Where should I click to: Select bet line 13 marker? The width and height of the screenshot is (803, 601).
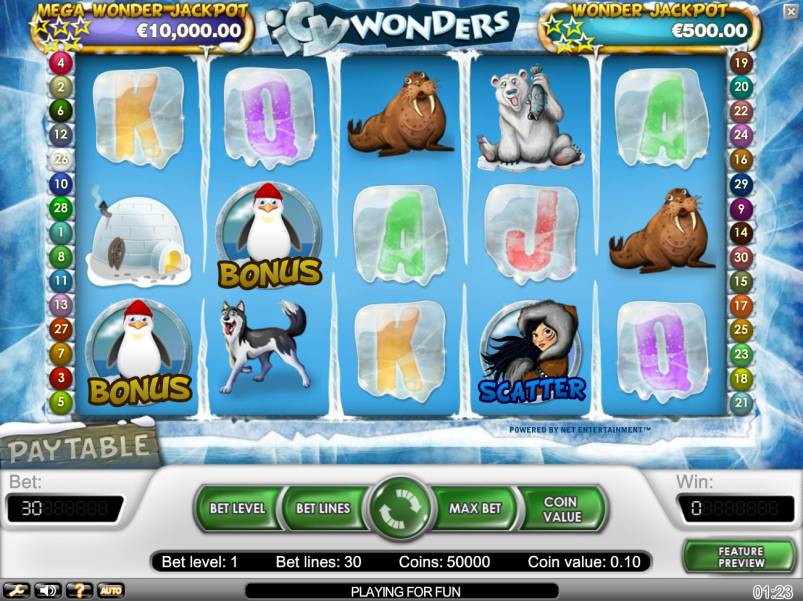tap(61, 305)
